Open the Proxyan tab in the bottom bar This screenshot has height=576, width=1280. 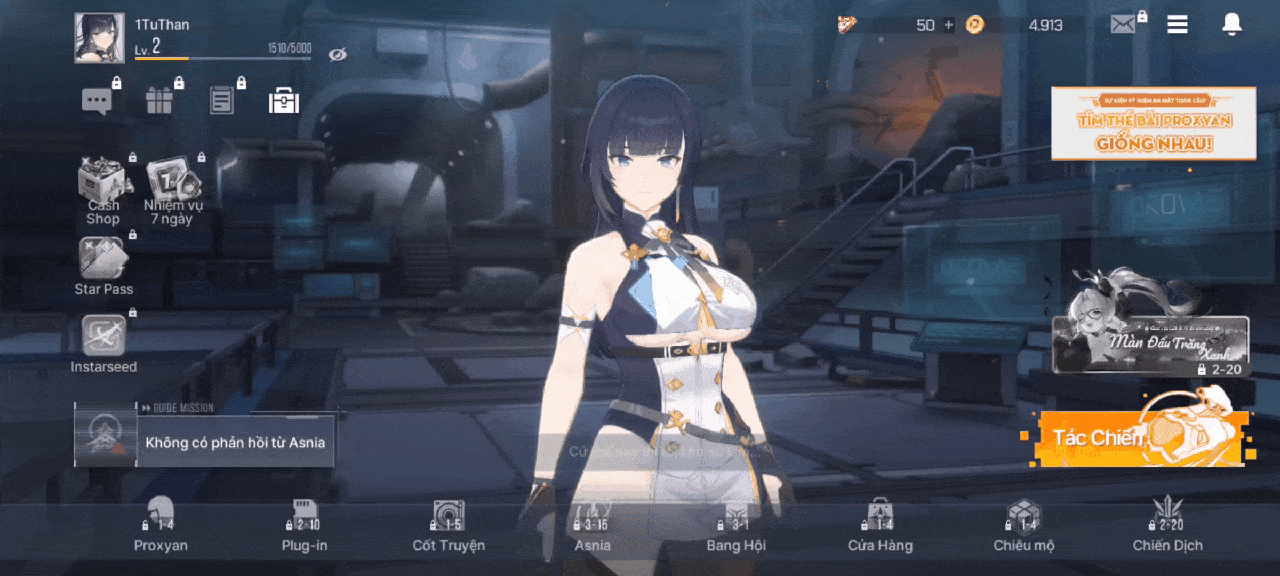point(161,527)
